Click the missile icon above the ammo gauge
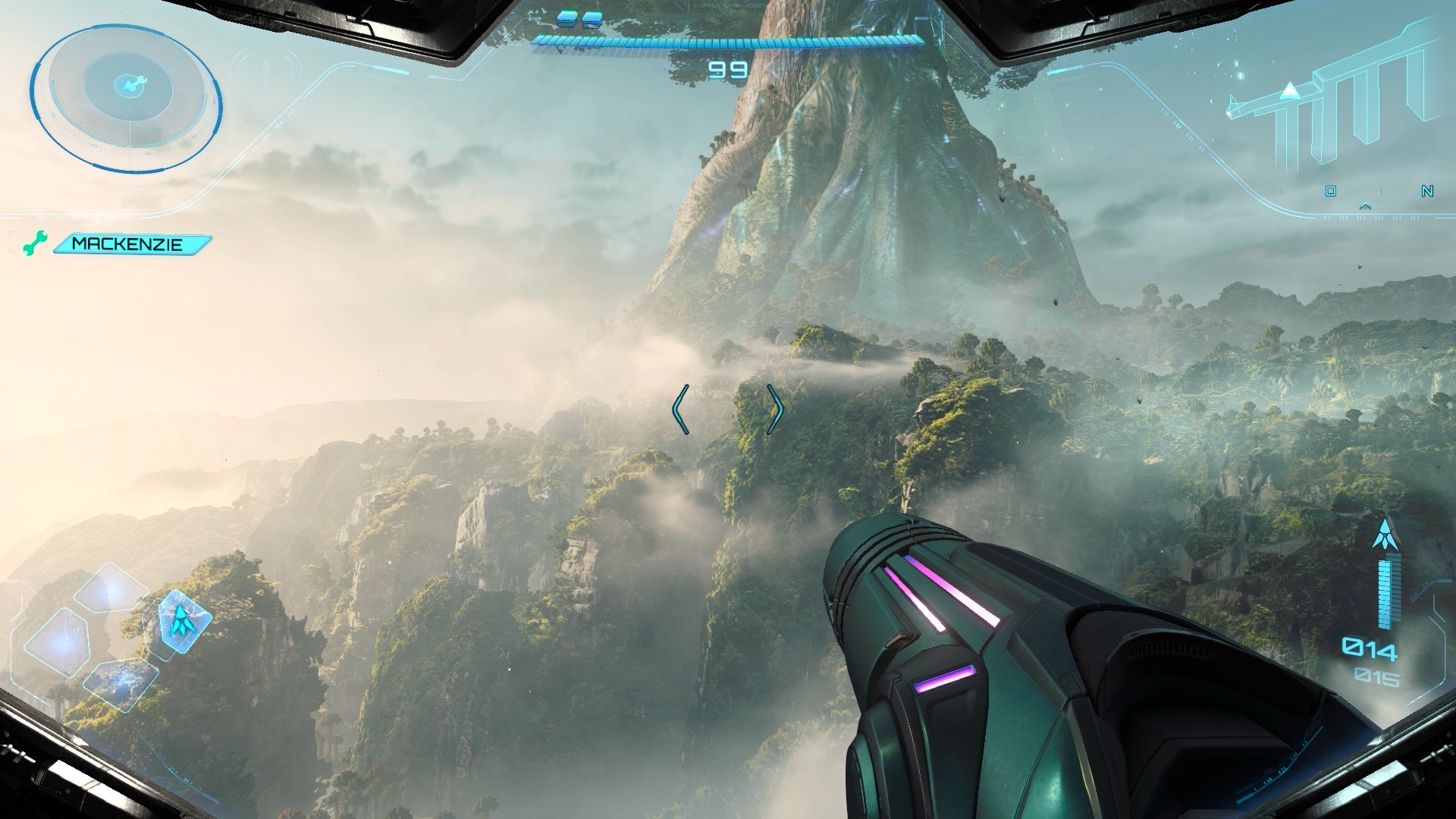This screenshot has height=819, width=1456. click(1385, 535)
